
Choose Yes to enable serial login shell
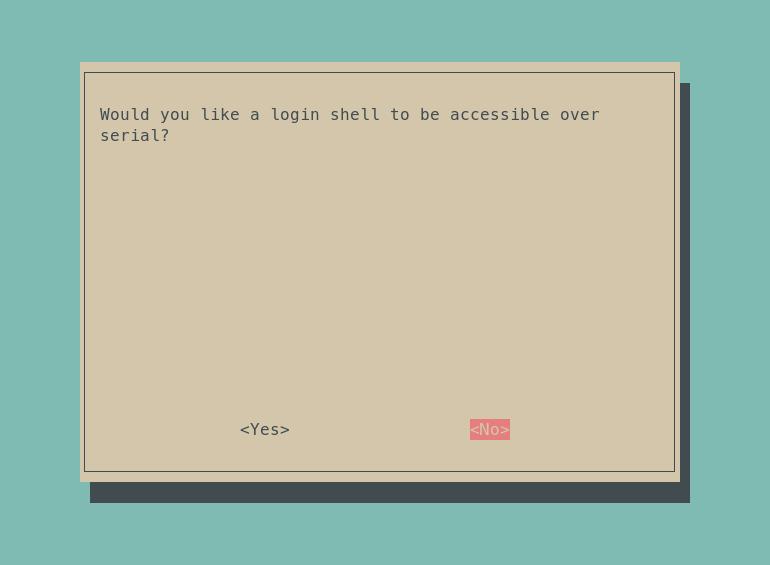tap(265, 430)
